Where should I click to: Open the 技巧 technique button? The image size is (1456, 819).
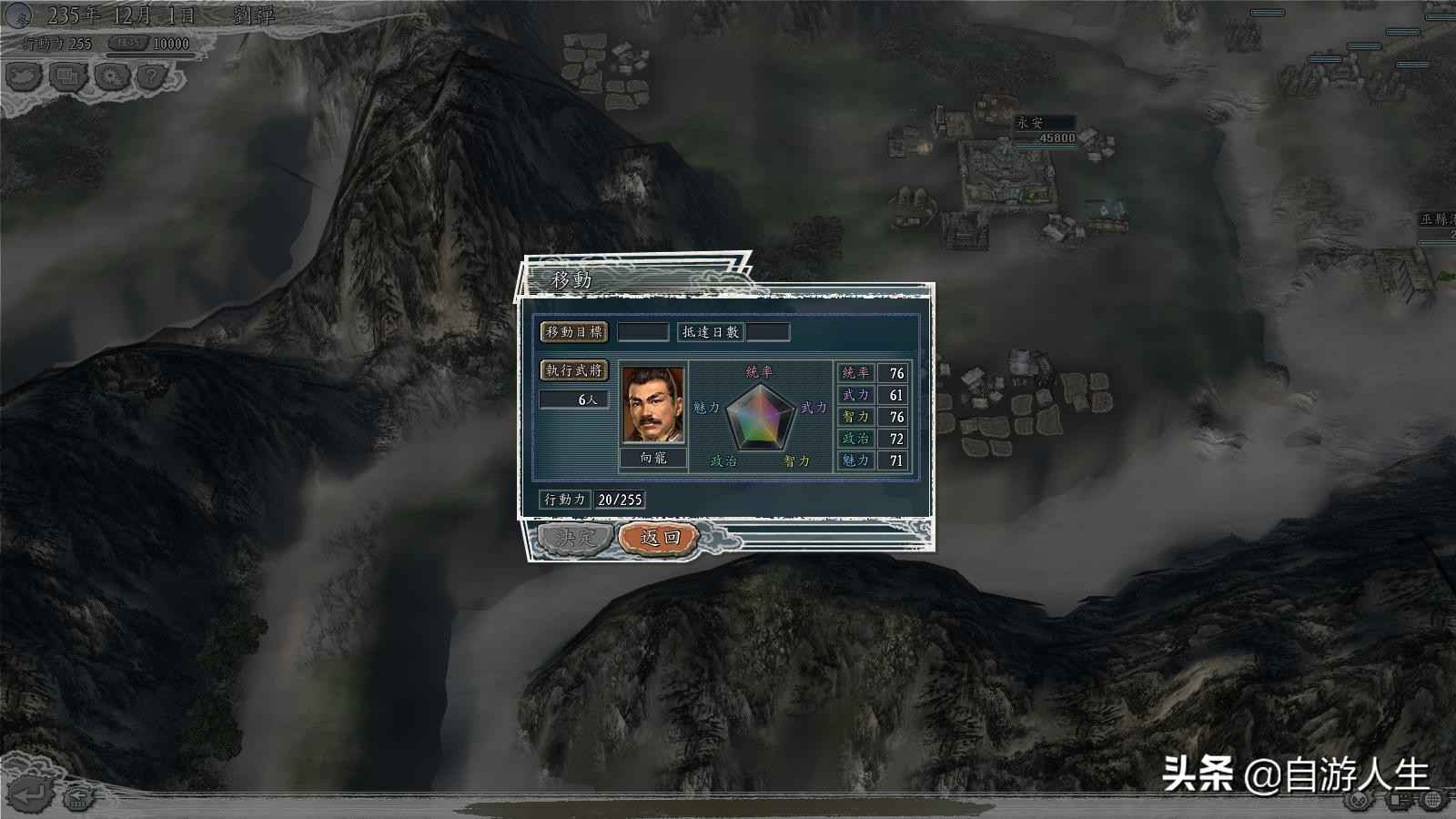coord(128,43)
